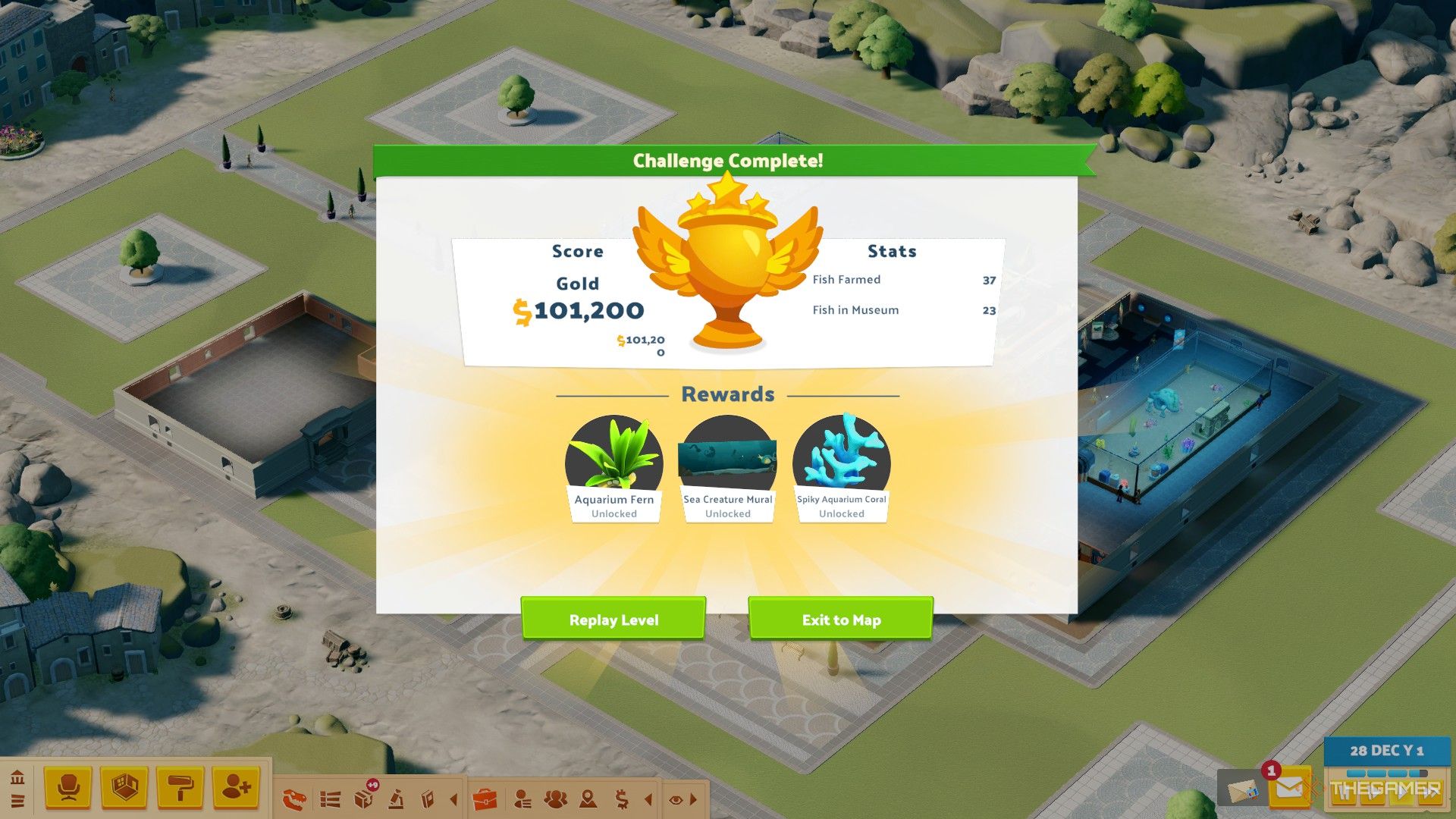Open the inventory box icon with +9 badge
Screen dimensions: 1456x819
(x=364, y=797)
